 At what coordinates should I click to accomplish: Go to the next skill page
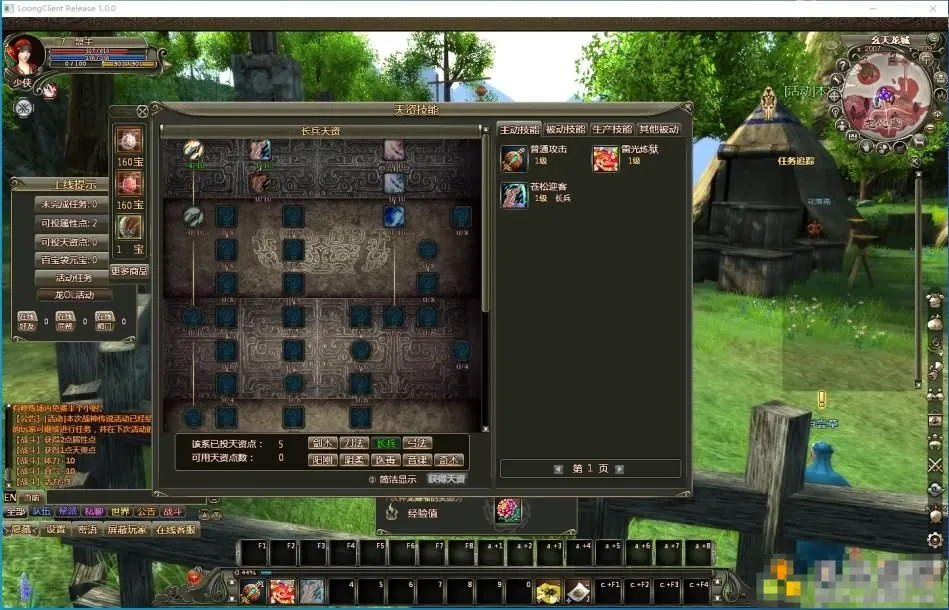pos(620,468)
